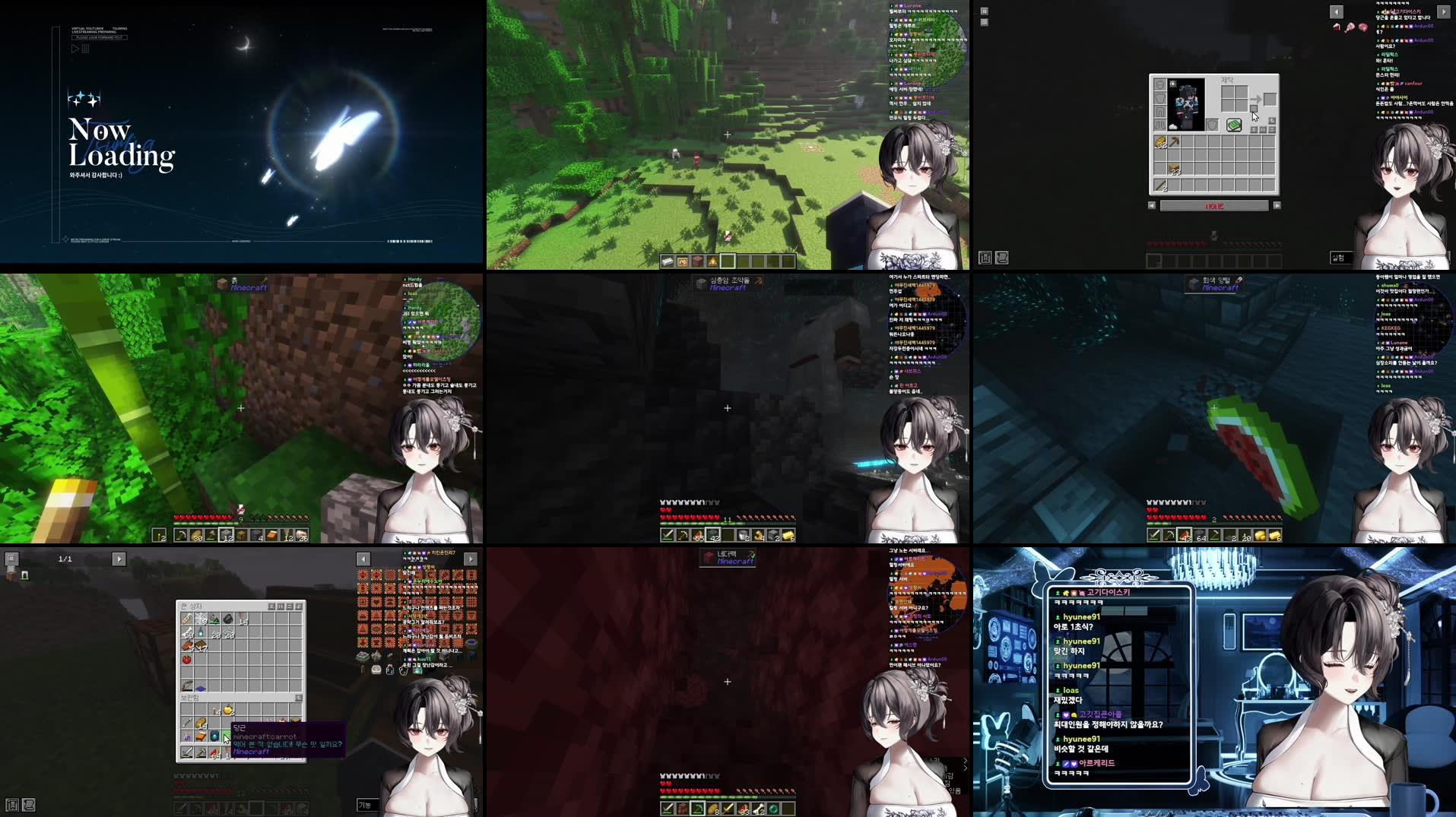Select the carrot item in the chest inventory
Image resolution: width=1456 pixels, height=817 pixels.
pos(227,734)
